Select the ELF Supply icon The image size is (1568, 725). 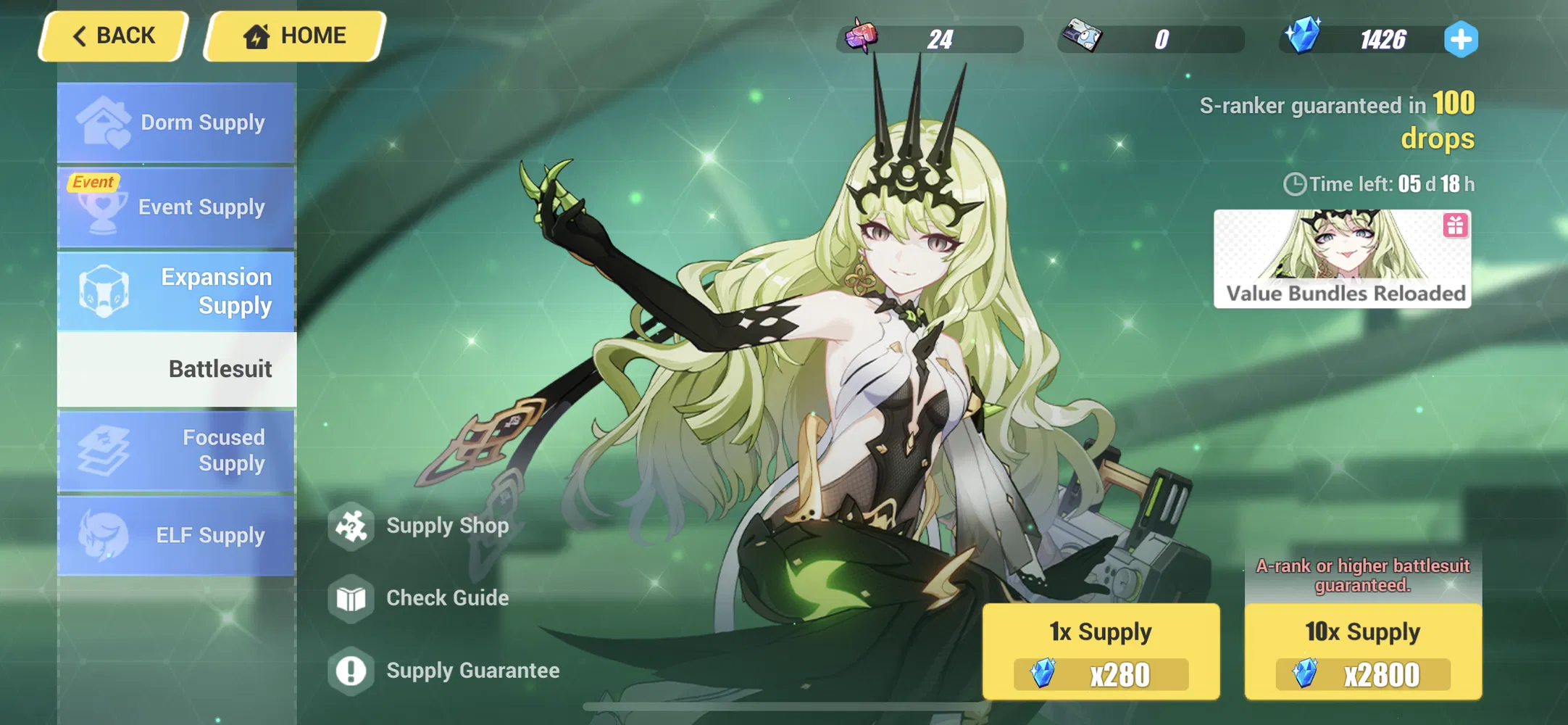(x=104, y=535)
